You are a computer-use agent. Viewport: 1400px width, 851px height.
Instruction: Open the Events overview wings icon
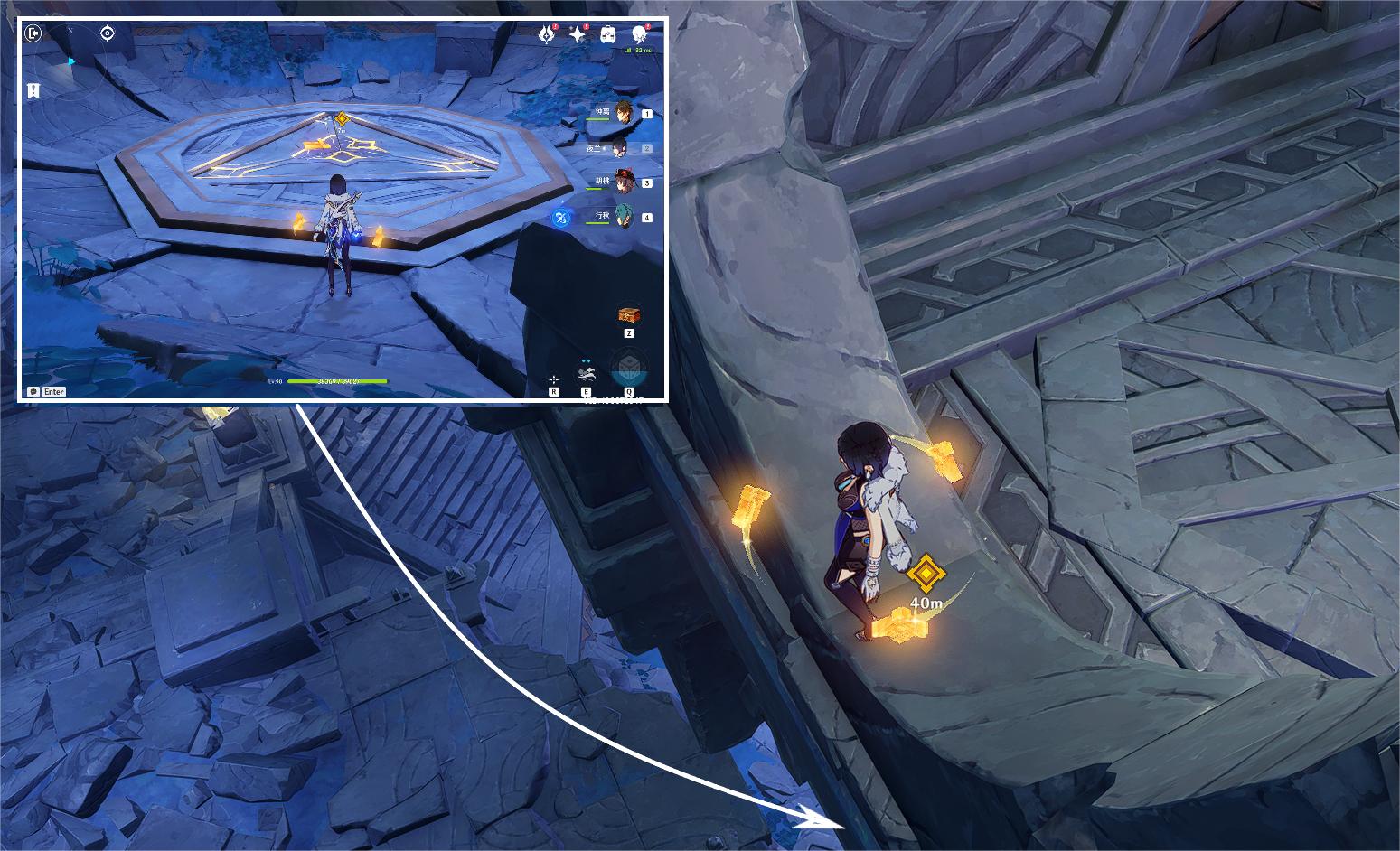point(546,34)
